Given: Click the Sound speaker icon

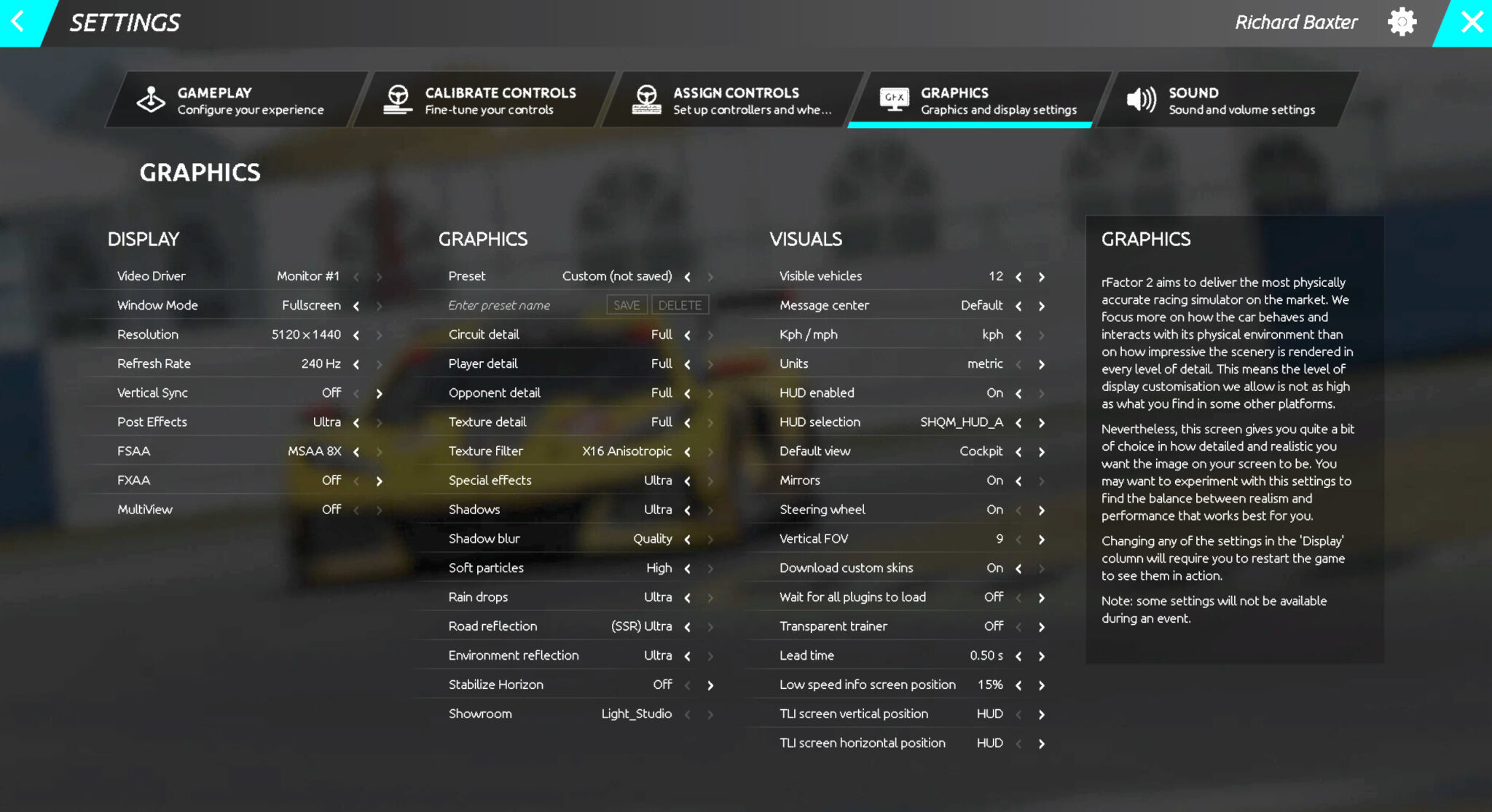Looking at the screenshot, I should [x=1141, y=99].
